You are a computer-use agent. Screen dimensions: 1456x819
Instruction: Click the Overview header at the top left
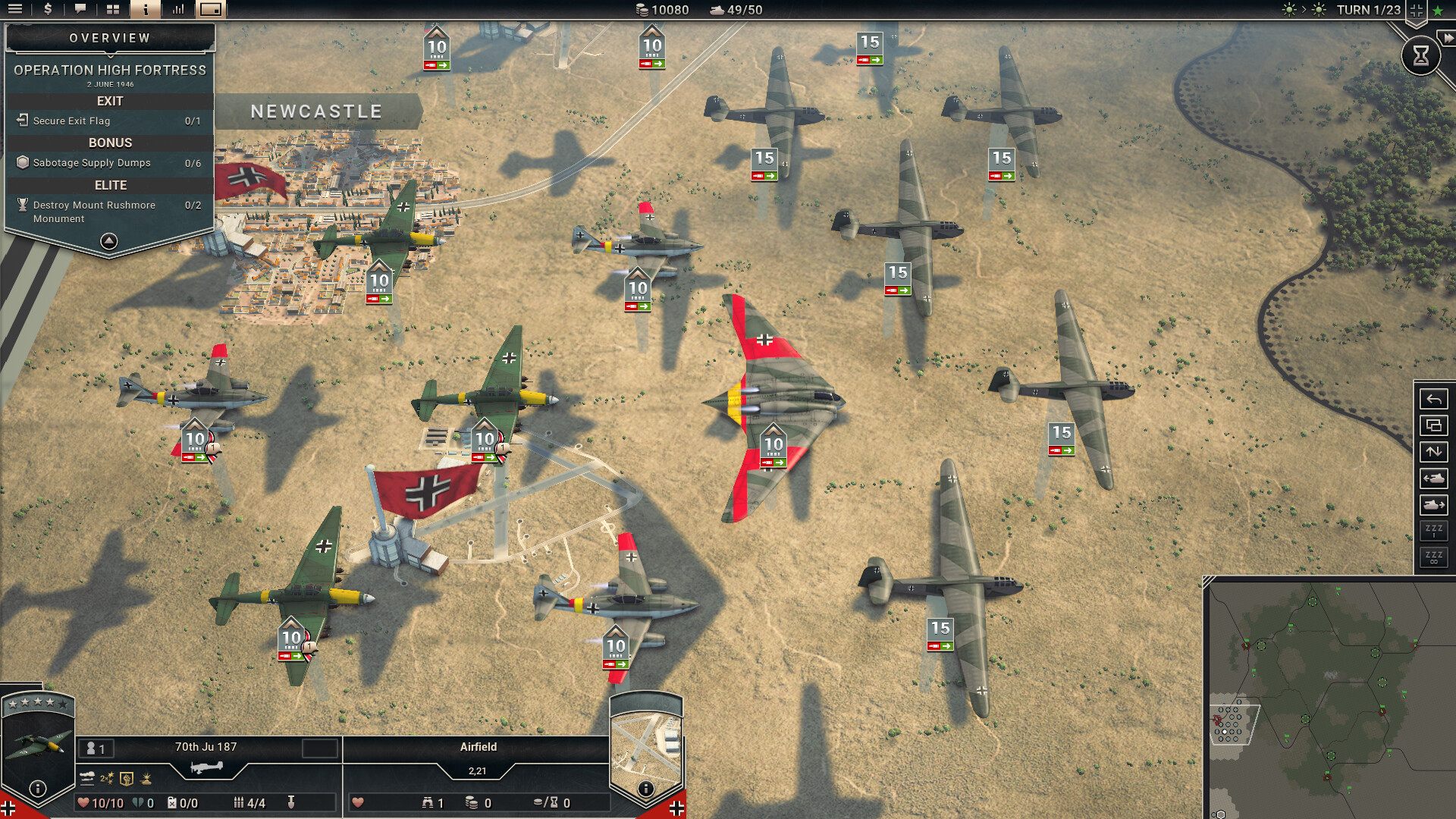(111, 36)
